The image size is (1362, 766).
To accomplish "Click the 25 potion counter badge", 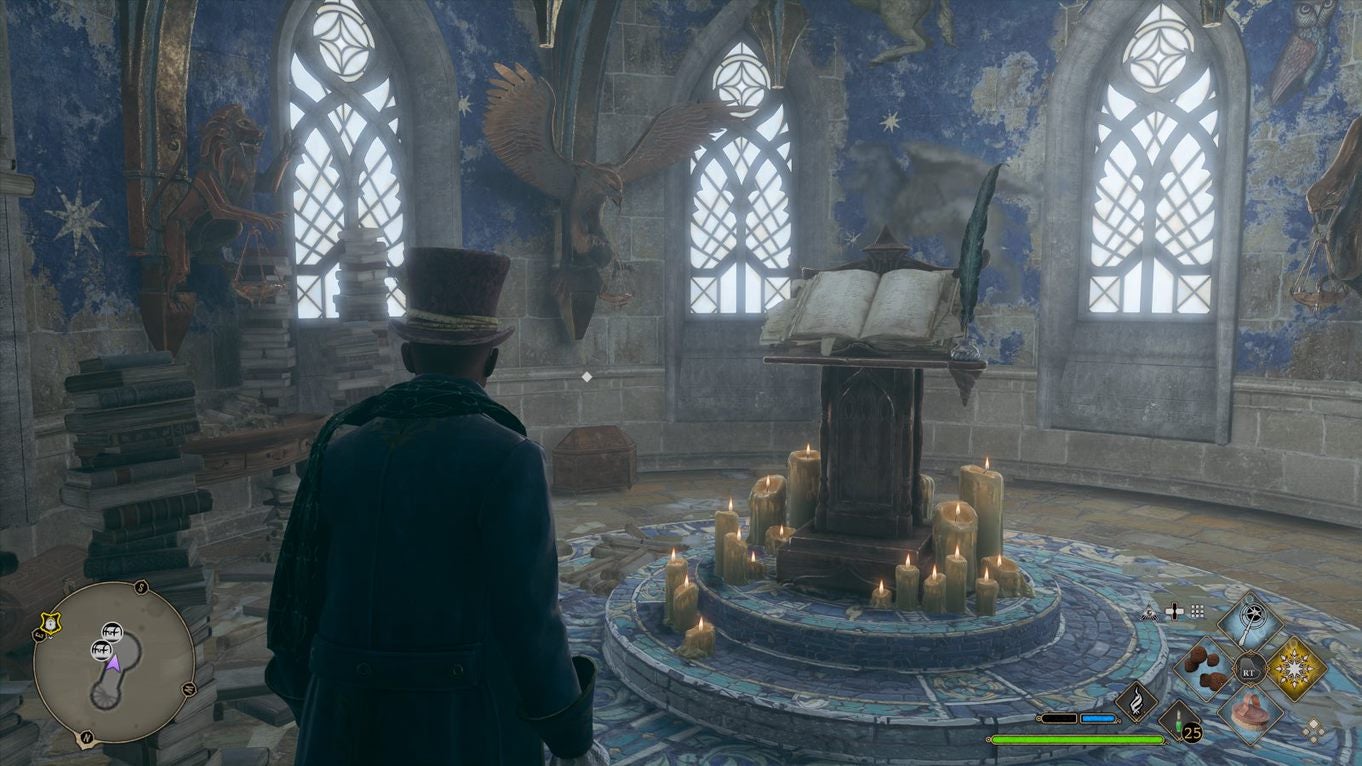I will tap(1190, 733).
